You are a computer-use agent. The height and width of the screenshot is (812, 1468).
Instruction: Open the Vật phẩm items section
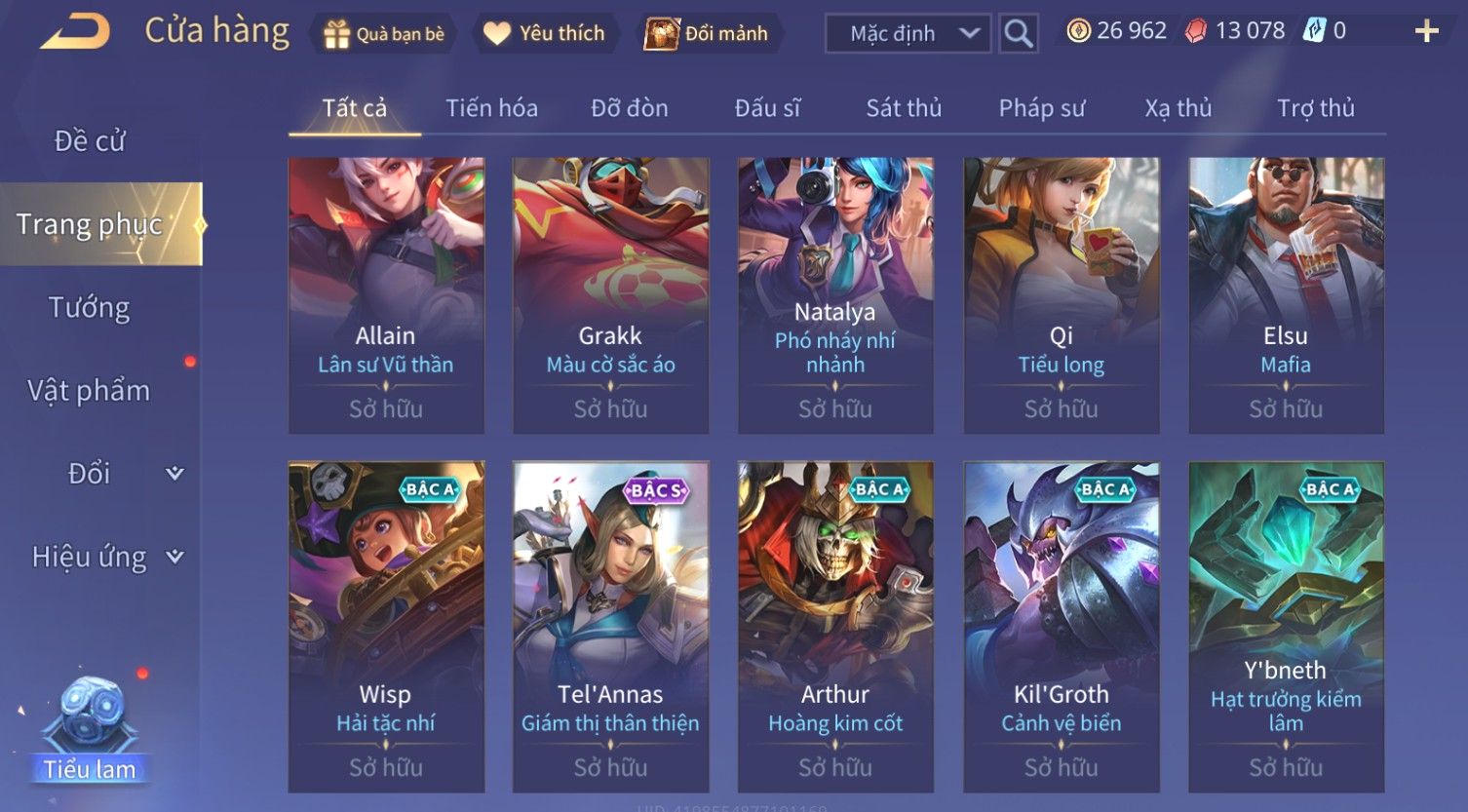90,391
